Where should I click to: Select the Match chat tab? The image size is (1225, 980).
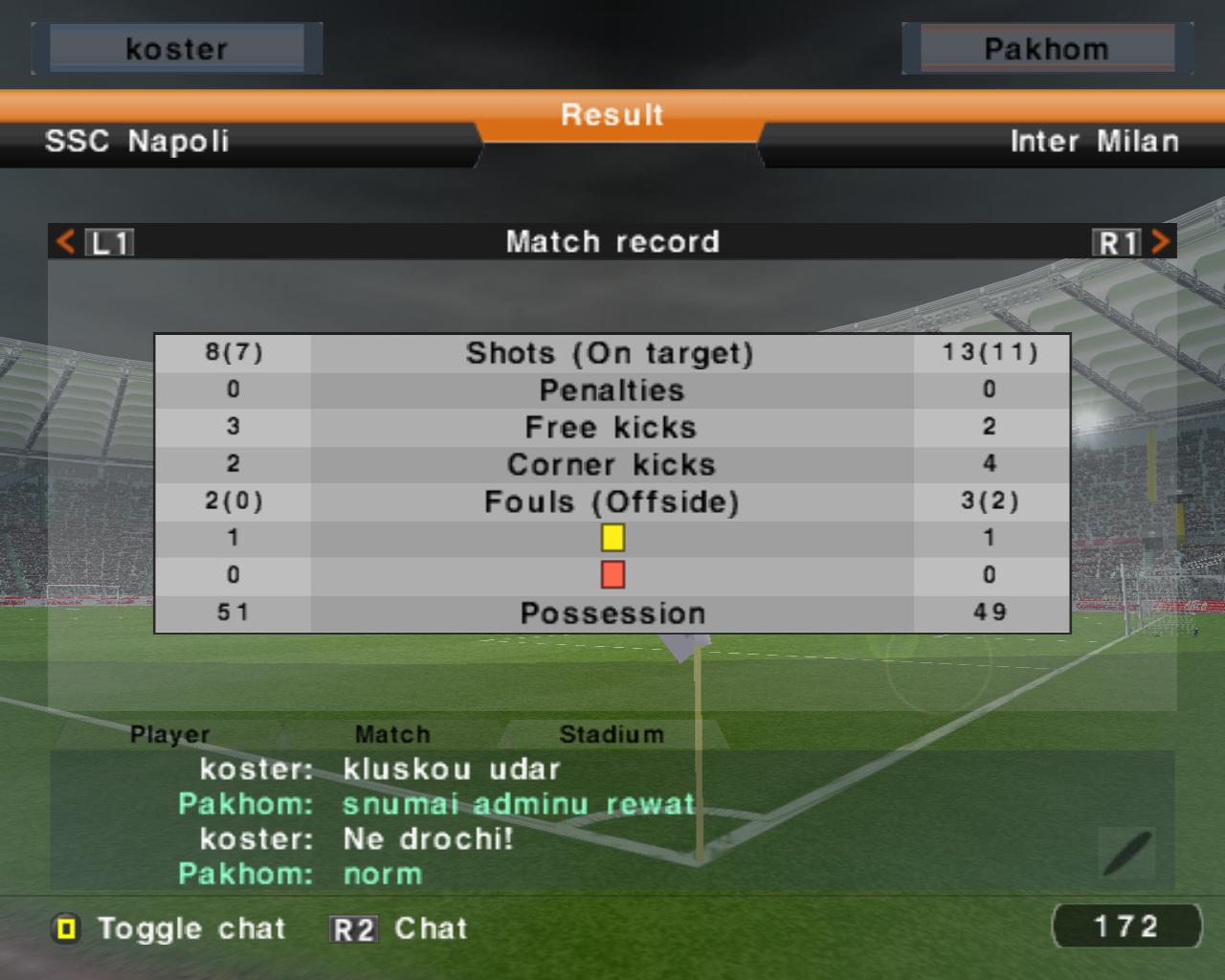(x=392, y=734)
